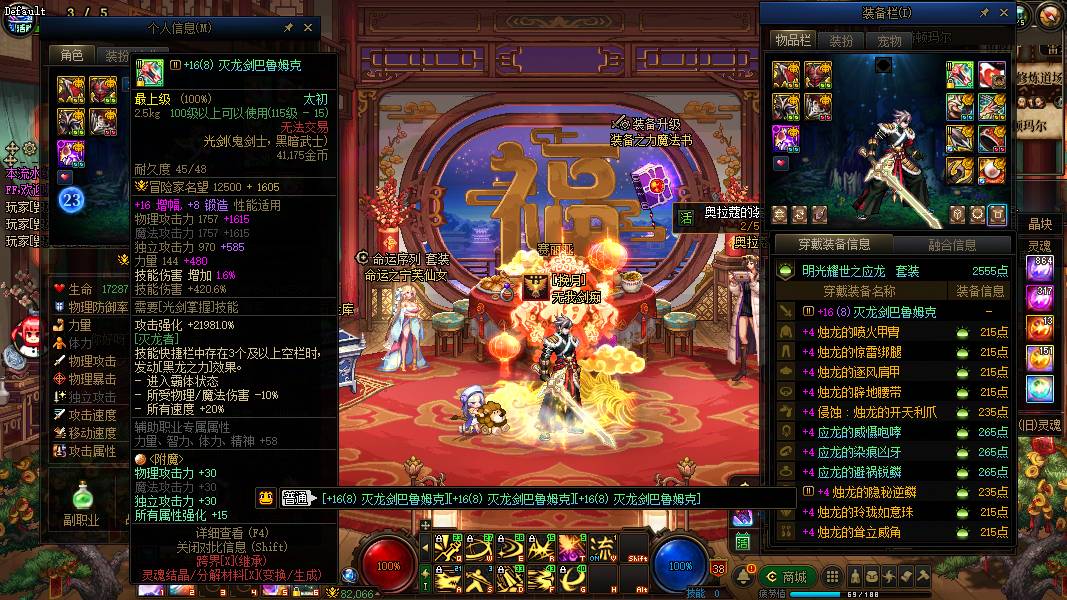The width and height of the screenshot is (1067, 600).
Task: Click the purple soul orb showing 864
Action: 1041,267
